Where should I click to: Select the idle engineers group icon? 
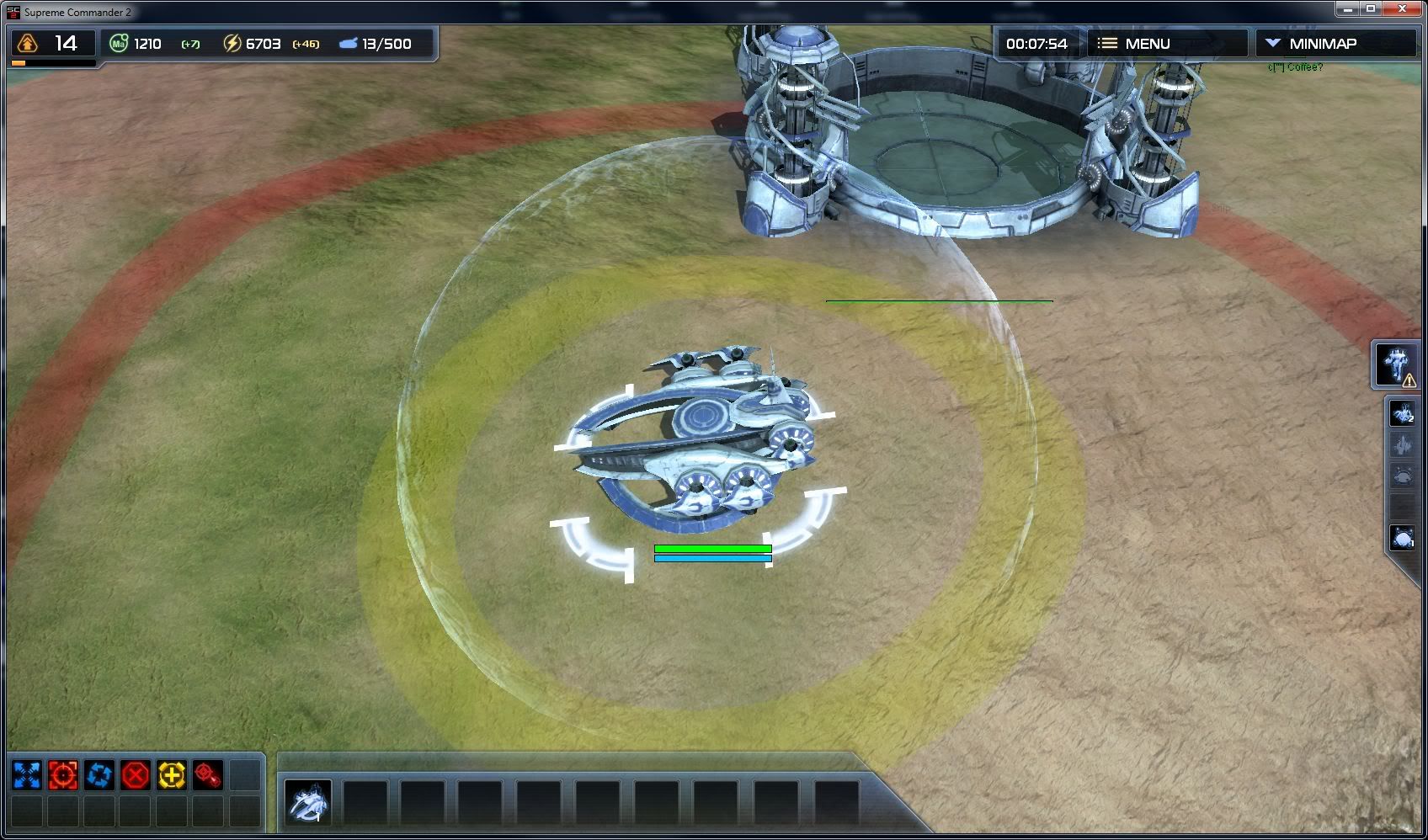coord(1403,413)
